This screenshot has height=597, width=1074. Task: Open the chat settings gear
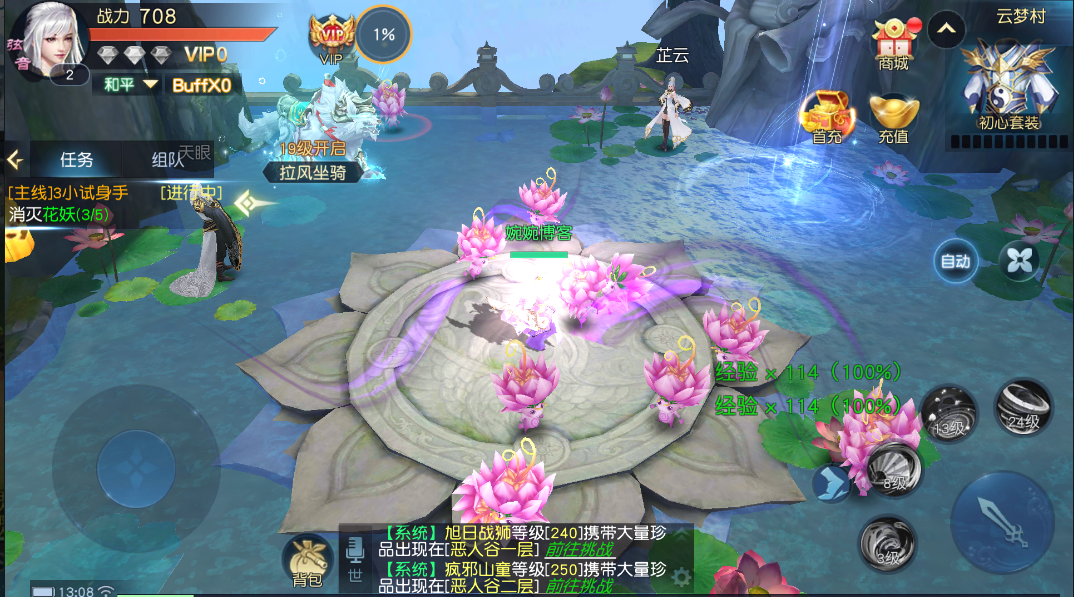681,577
